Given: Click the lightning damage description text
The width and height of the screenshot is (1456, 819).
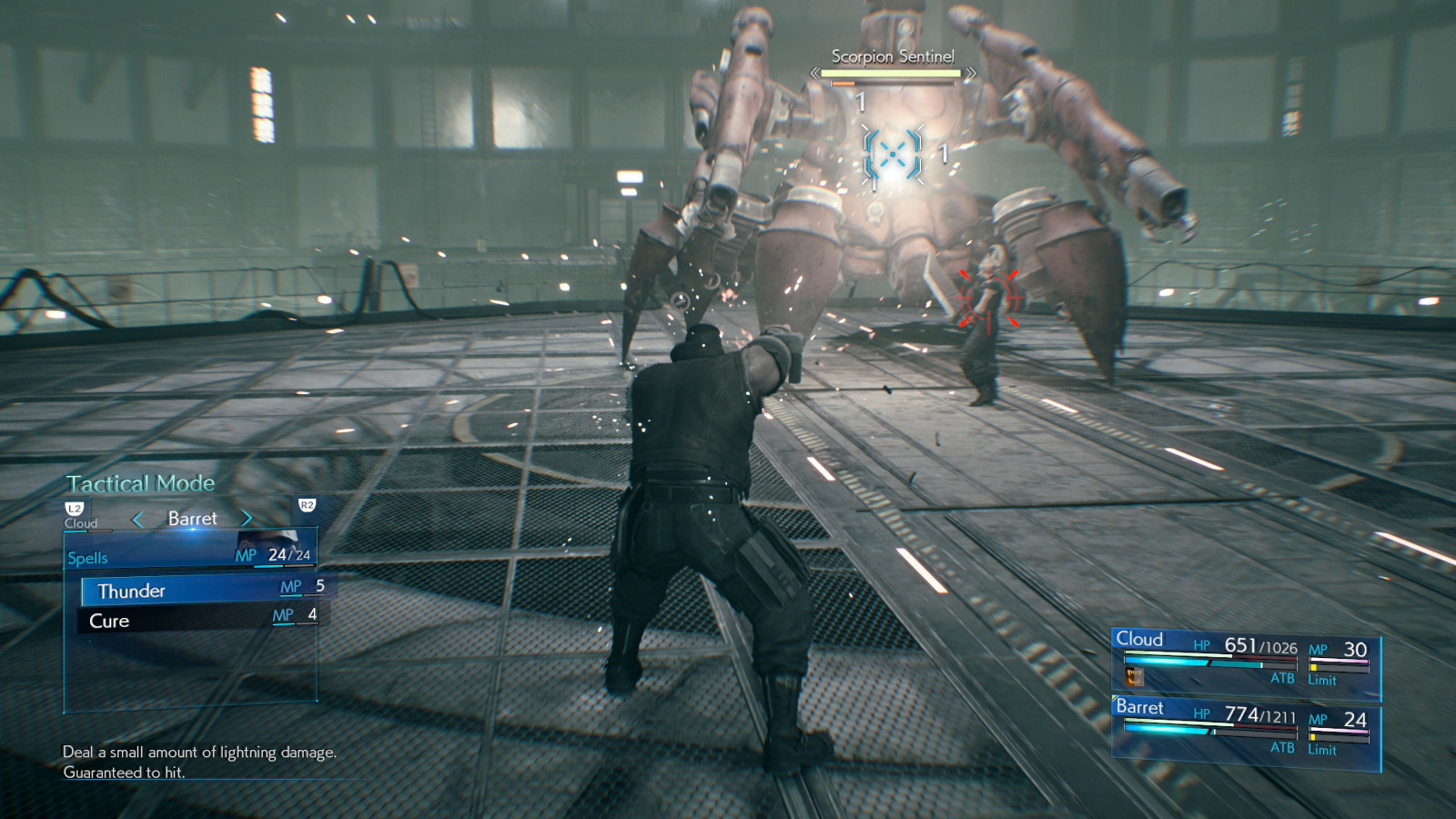Looking at the screenshot, I should [x=198, y=753].
